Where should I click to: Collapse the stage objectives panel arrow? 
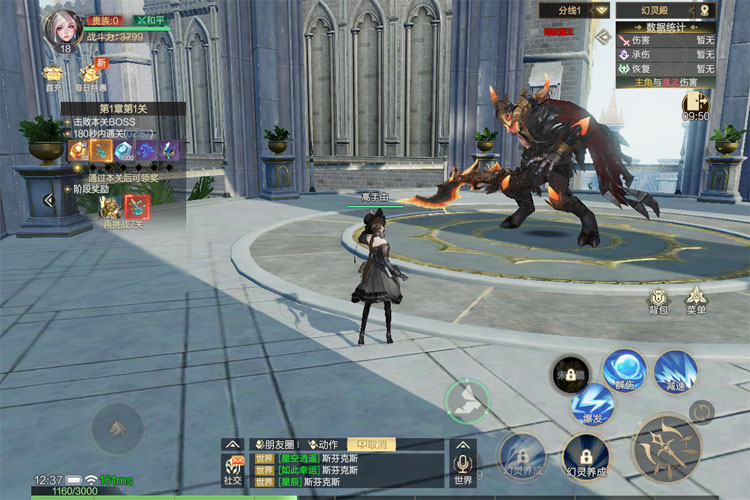coord(48,200)
